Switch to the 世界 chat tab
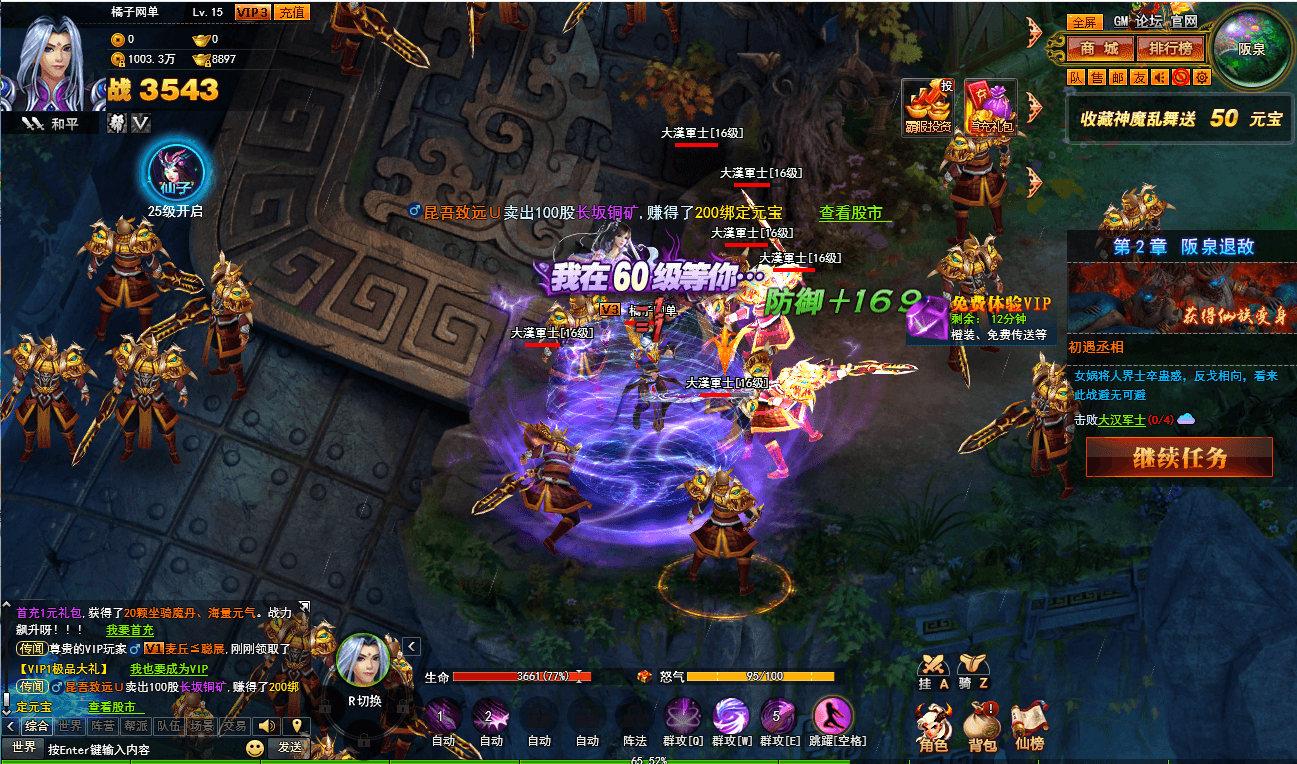Screen dimensions: 1297x764 click(x=70, y=726)
